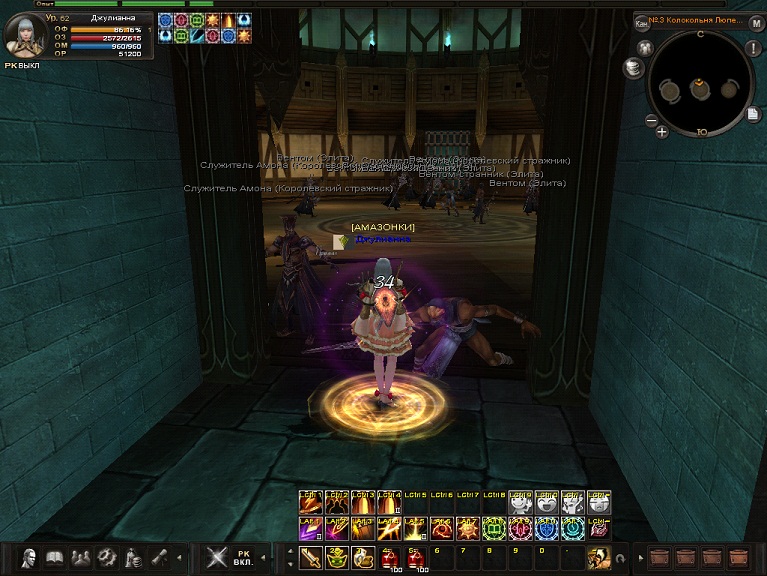Screen dimensions: 767x576
Task: Open the character helmet menu icon
Action: 29,558
